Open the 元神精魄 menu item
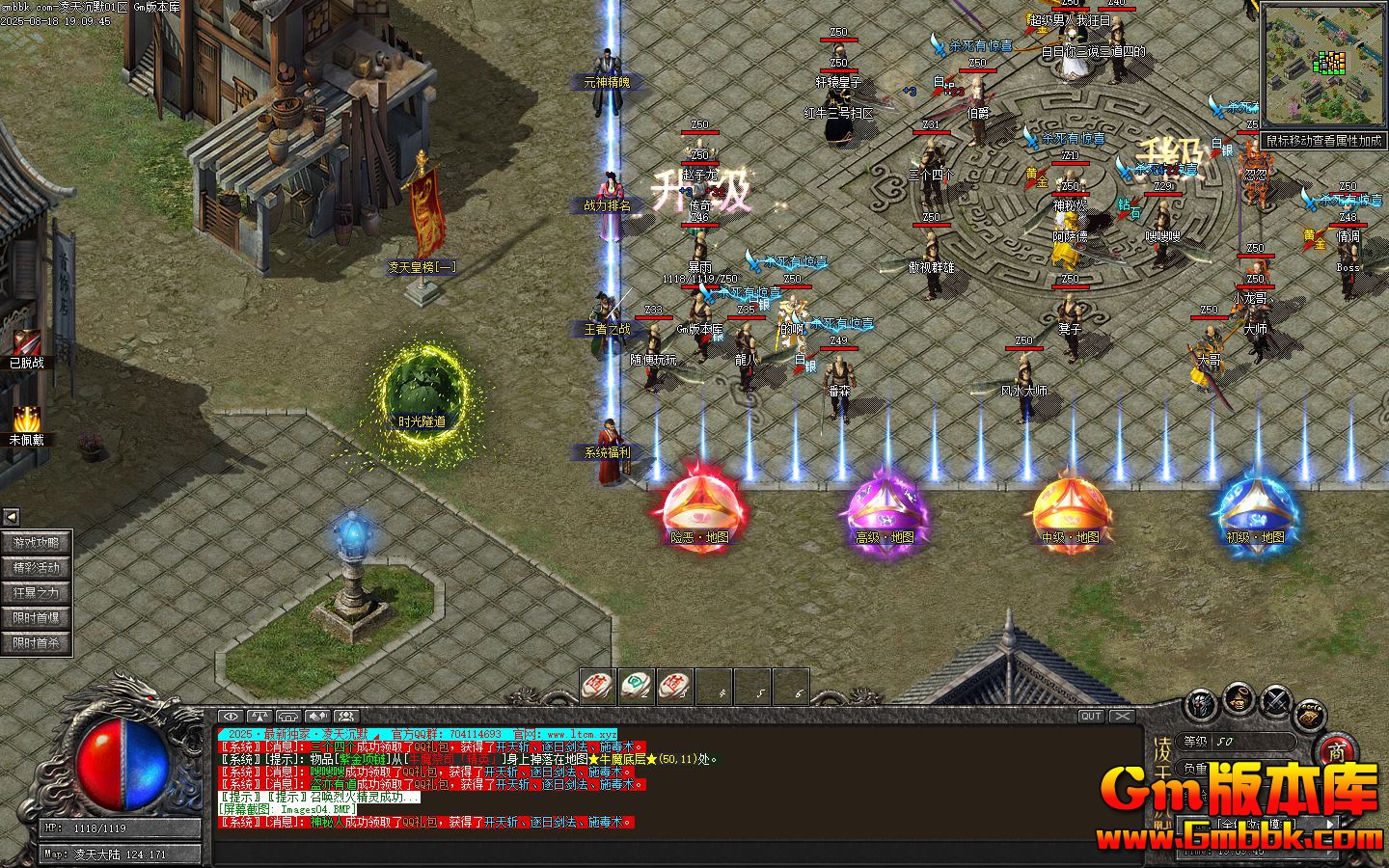Viewport: 1389px width, 868px height. [x=606, y=82]
